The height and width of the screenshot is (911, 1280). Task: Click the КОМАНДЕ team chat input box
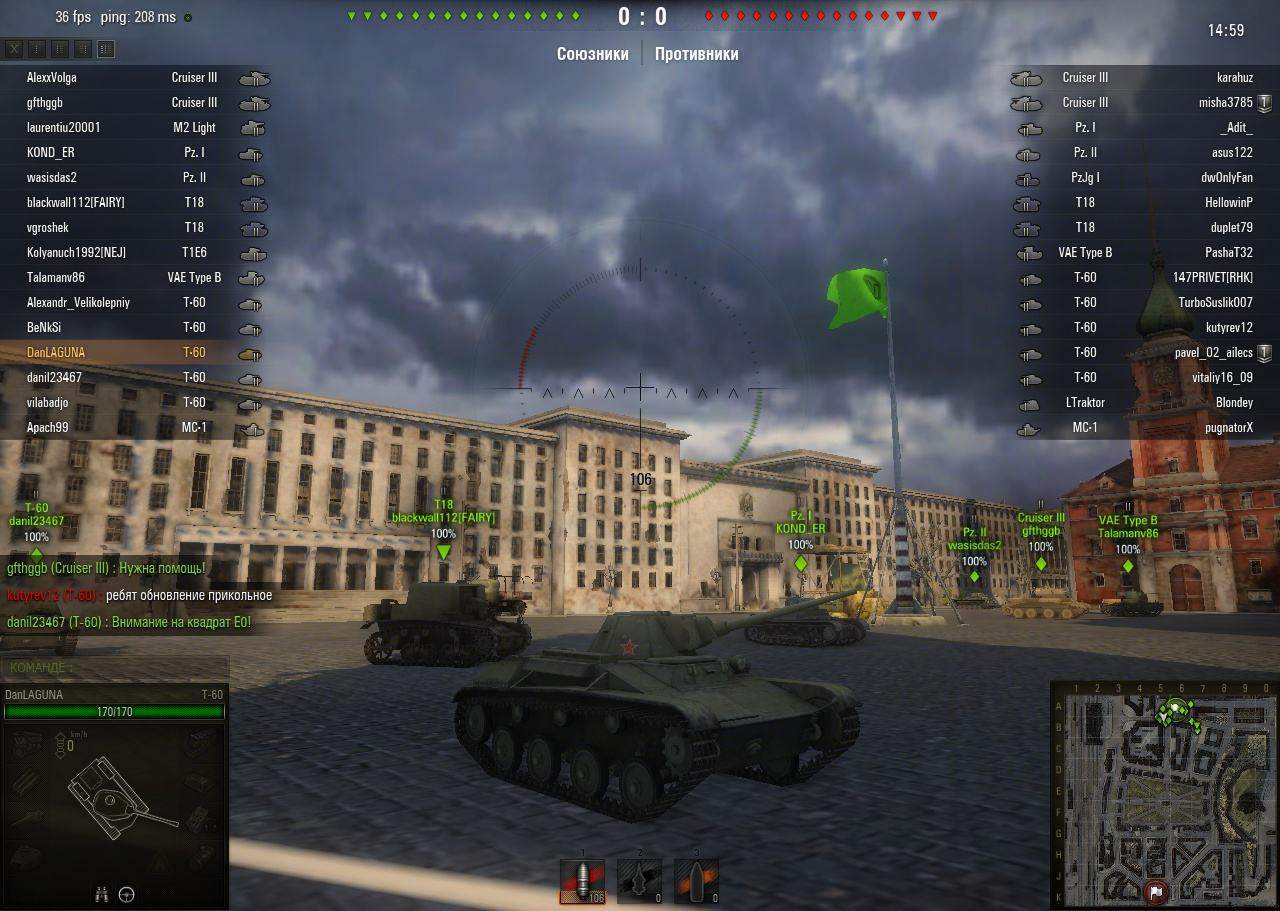115,667
